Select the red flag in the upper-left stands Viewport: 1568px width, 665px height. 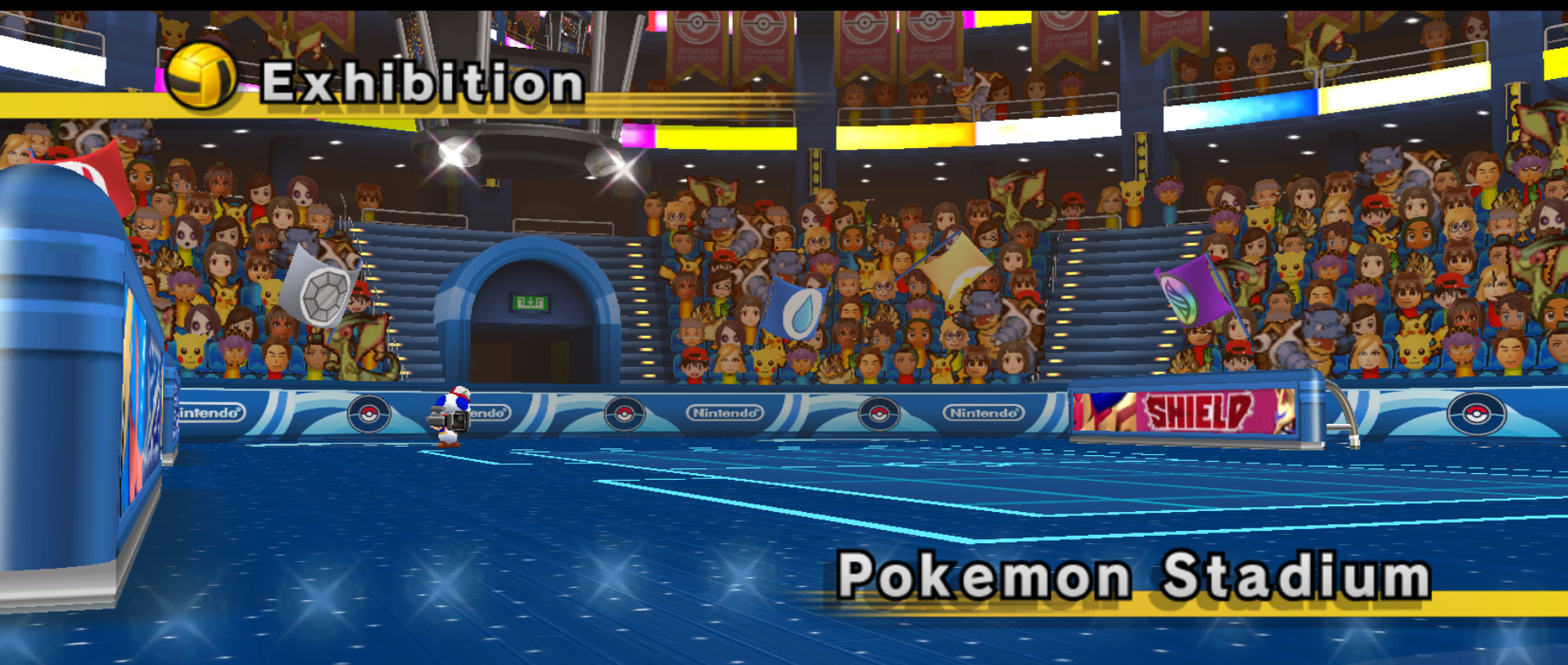pyautogui.click(x=105, y=174)
